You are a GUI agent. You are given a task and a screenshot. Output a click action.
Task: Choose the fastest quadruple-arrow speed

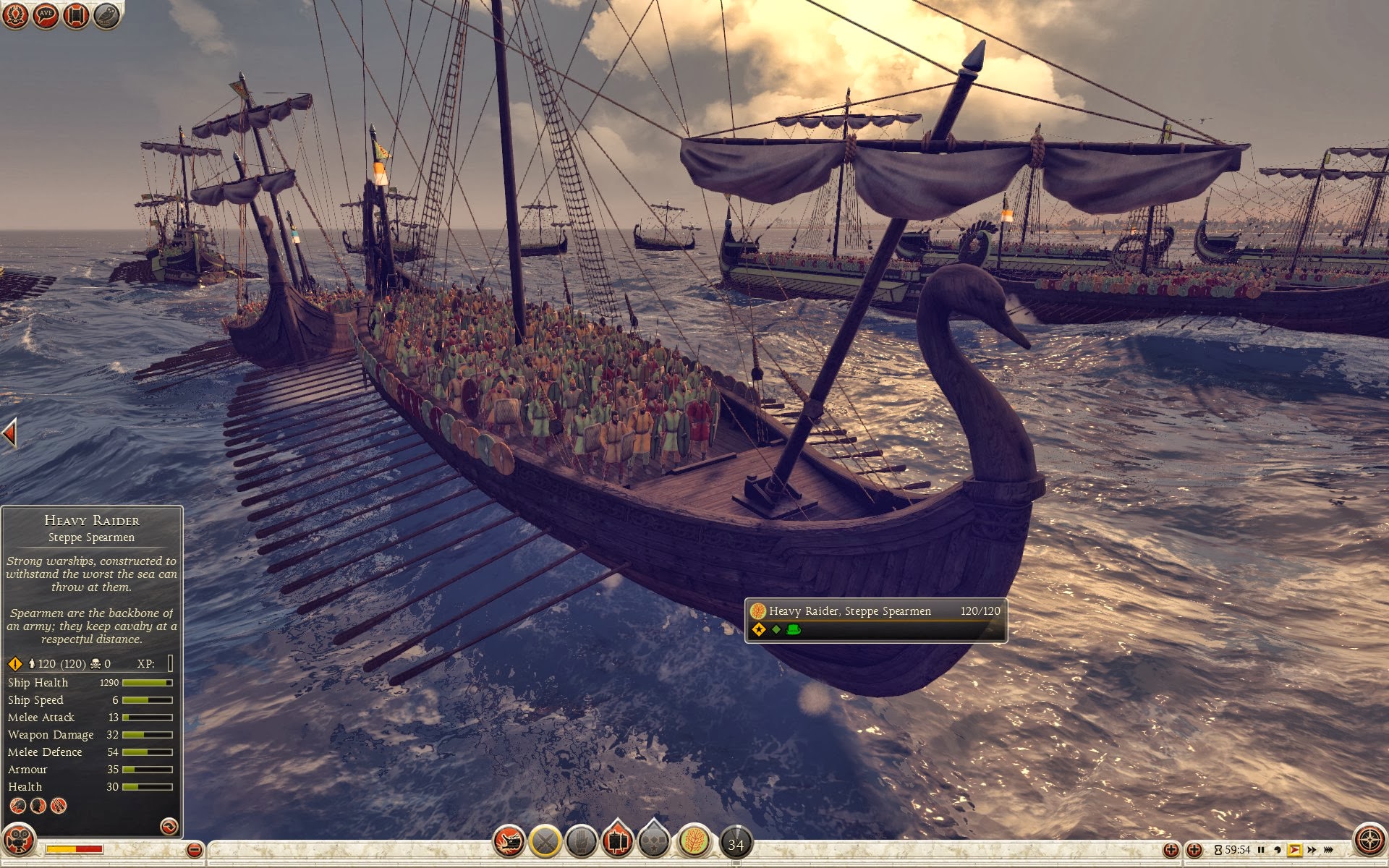click(x=1328, y=850)
